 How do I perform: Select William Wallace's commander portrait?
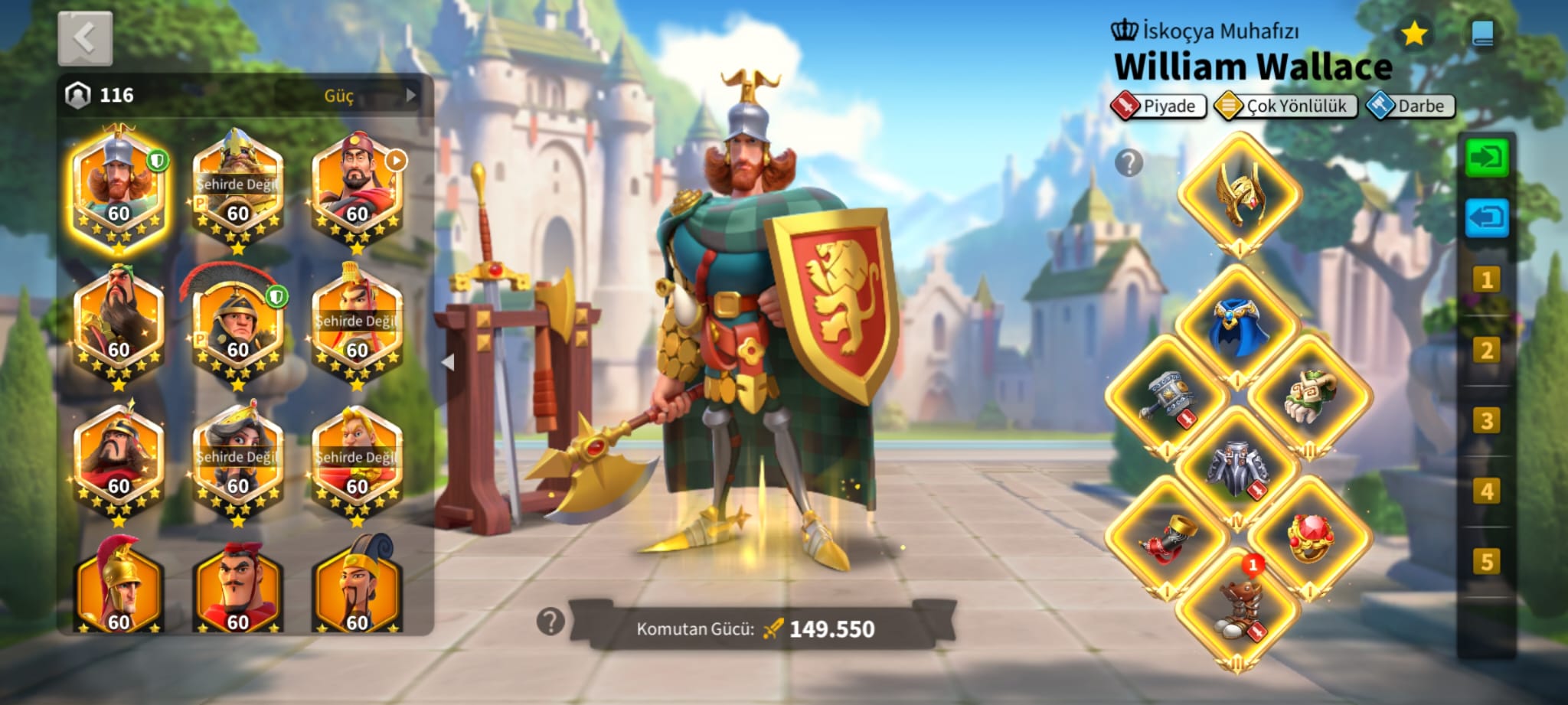pos(118,188)
